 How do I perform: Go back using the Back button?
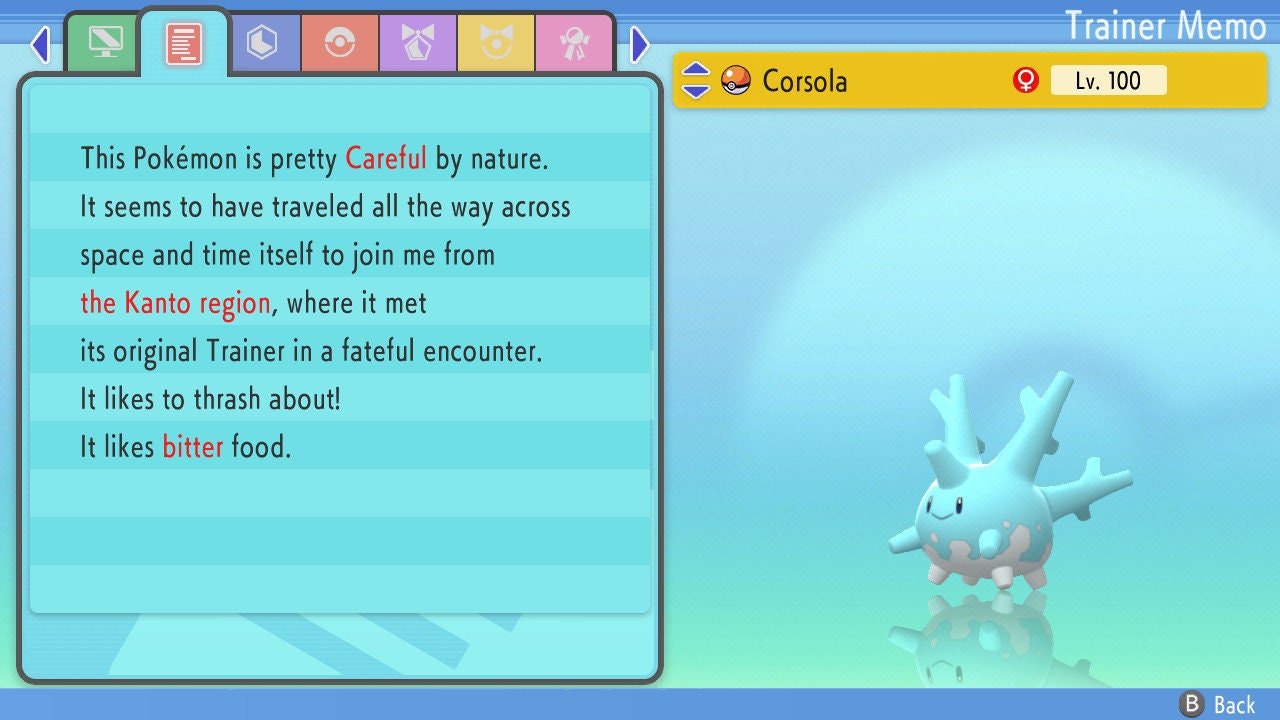[1218, 705]
